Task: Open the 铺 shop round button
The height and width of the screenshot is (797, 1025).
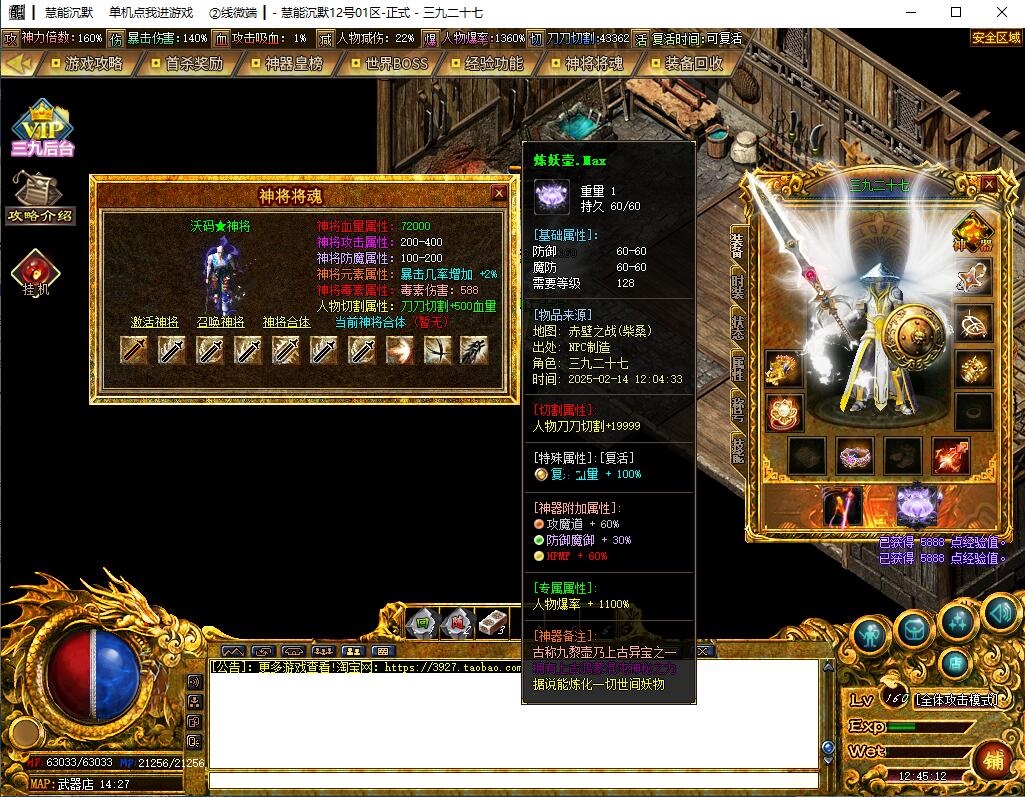Action: pos(993,759)
